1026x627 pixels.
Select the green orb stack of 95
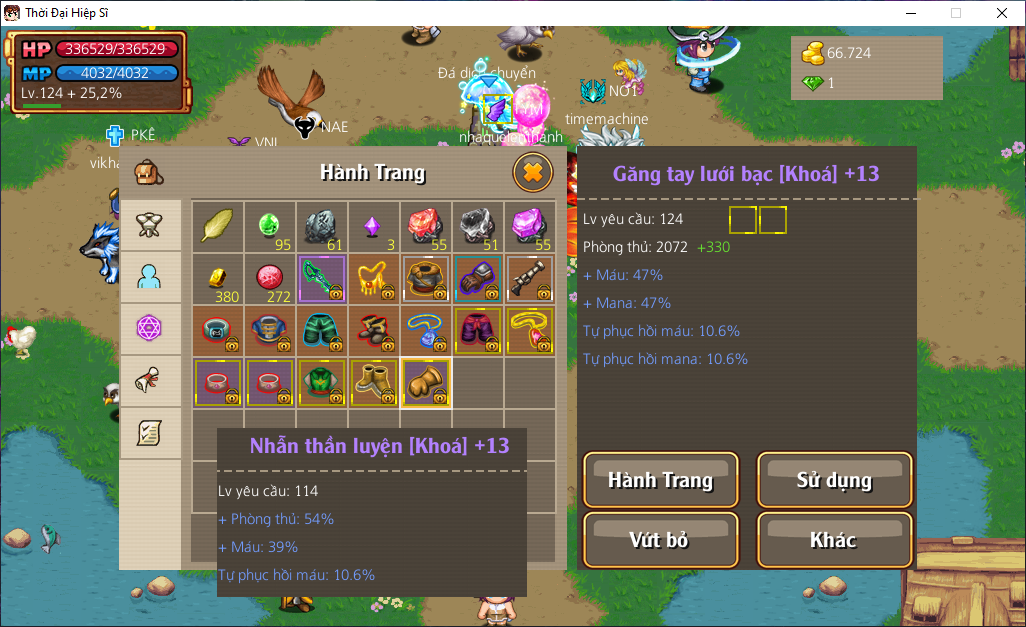[269, 227]
